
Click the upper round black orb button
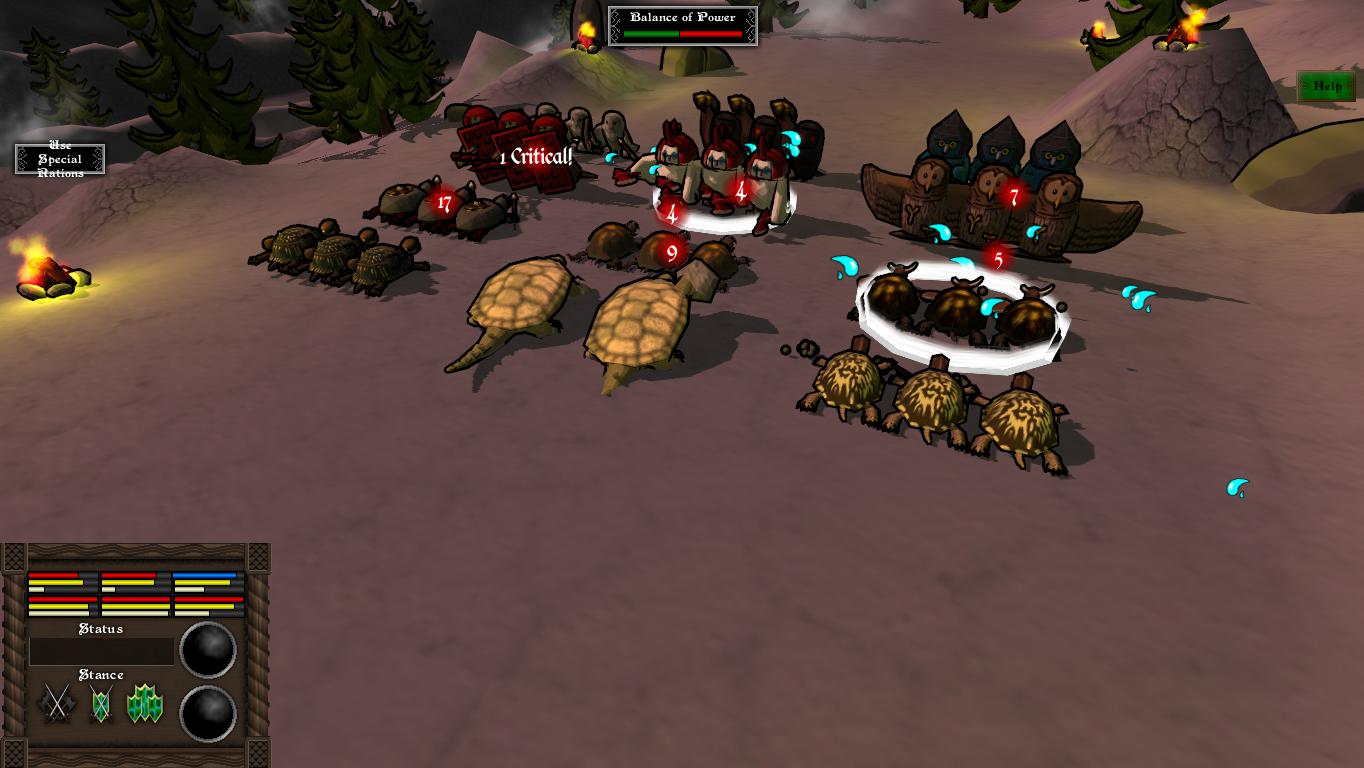(x=207, y=650)
